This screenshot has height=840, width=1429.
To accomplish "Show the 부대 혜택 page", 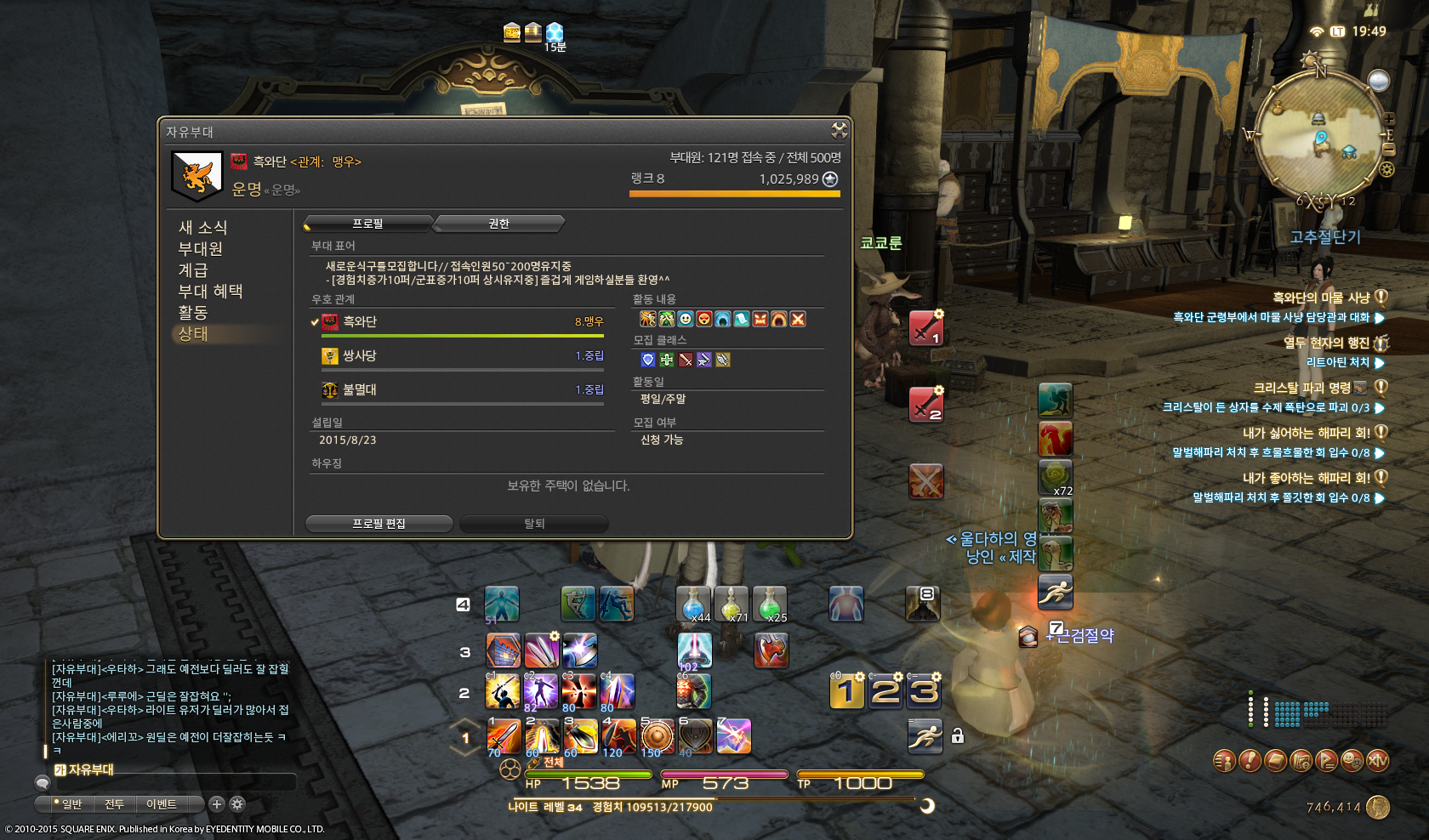I will pyautogui.click(x=210, y=292).
